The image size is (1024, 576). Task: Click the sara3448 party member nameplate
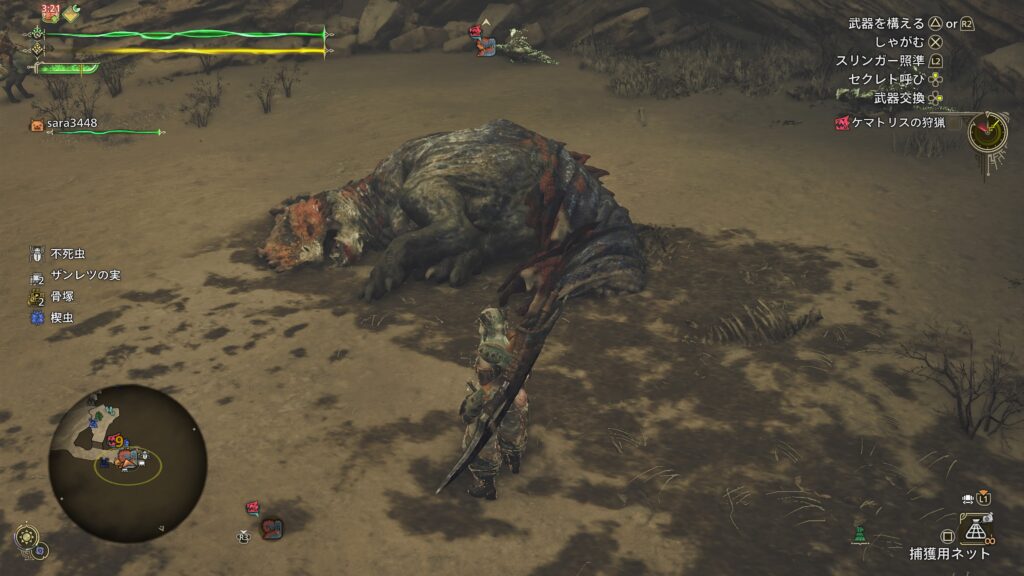click(x=72, y=124)
